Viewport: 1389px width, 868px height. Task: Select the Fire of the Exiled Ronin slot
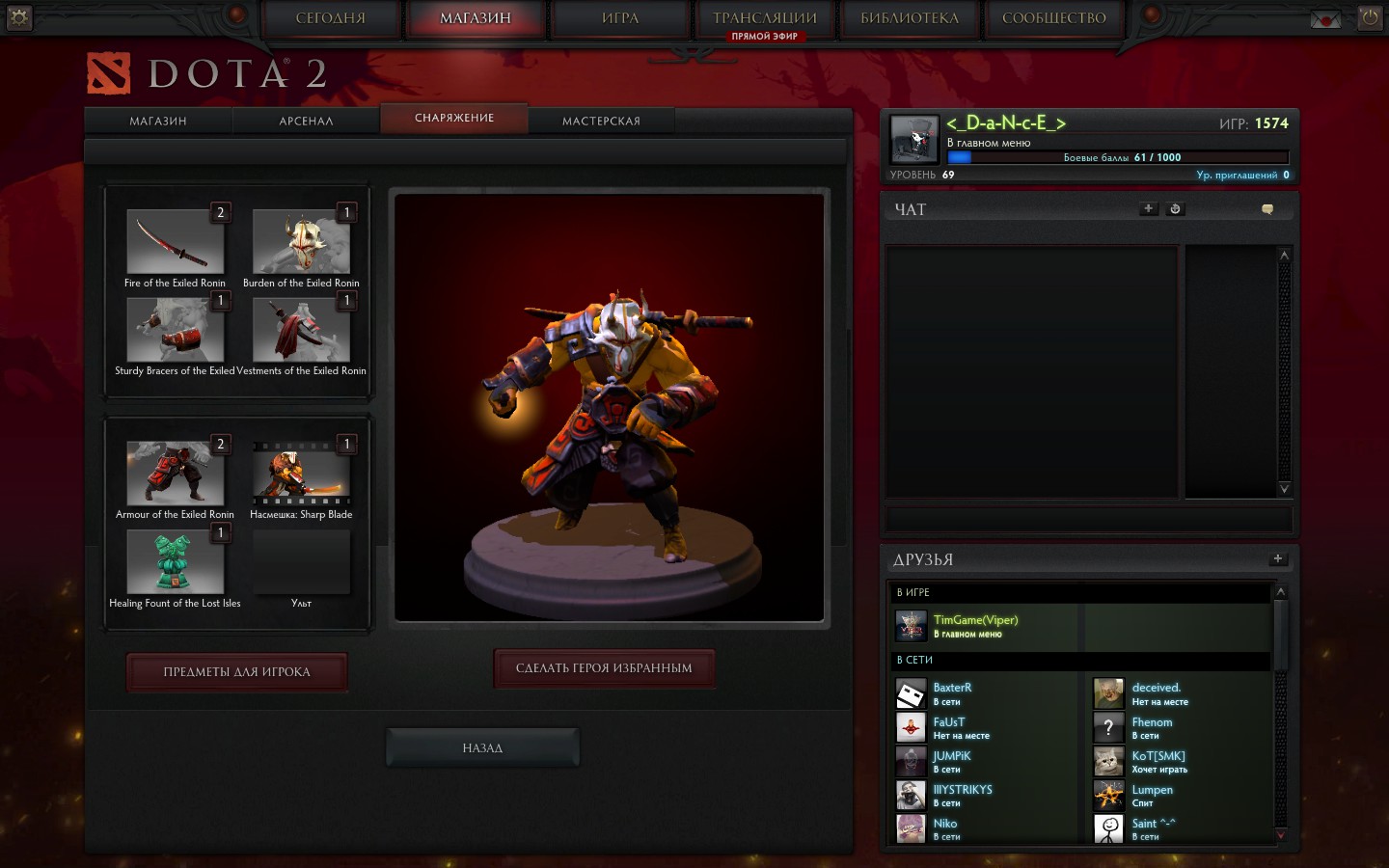175,242
